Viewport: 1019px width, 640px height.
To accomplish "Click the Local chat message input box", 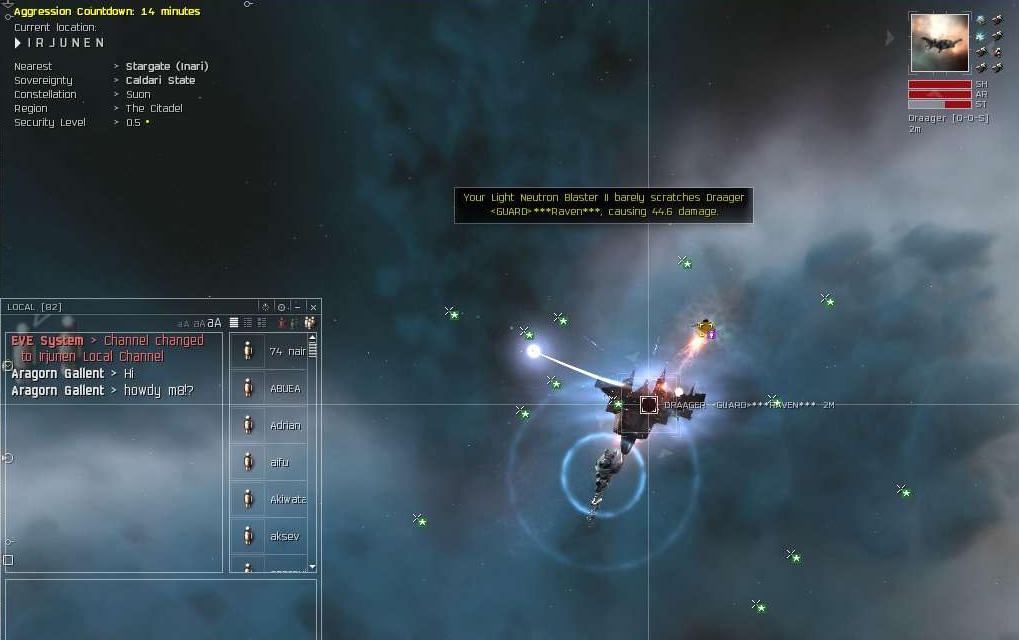I will (x=160, y=608).
